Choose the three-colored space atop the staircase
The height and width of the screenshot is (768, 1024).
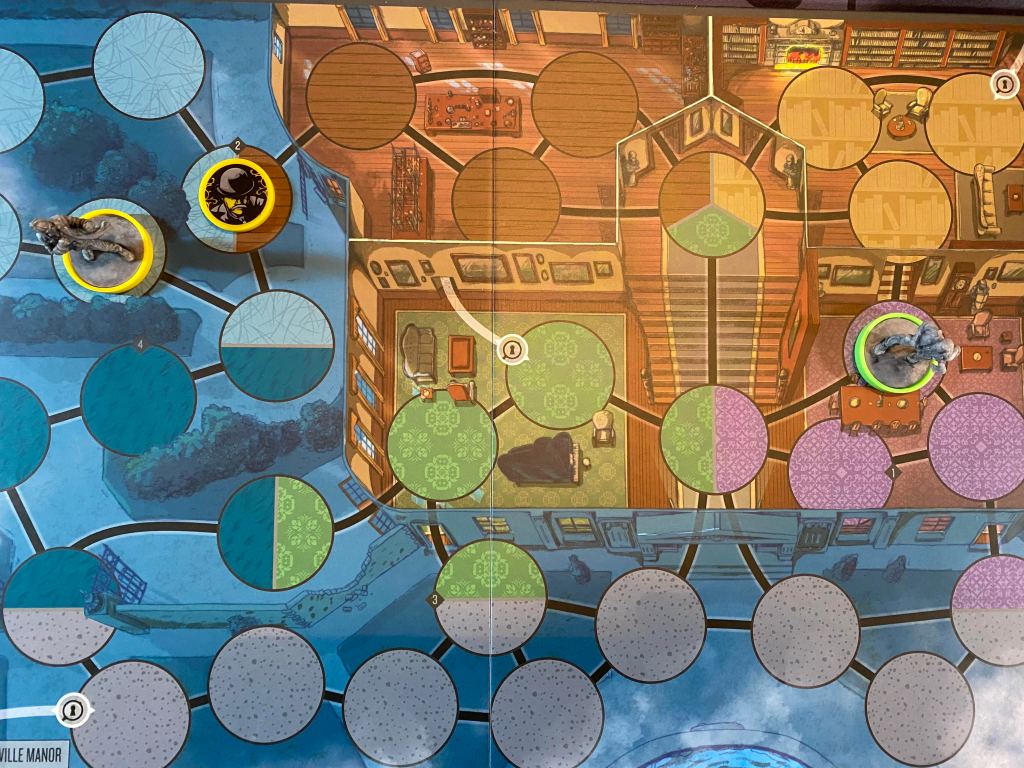[712, 205]
